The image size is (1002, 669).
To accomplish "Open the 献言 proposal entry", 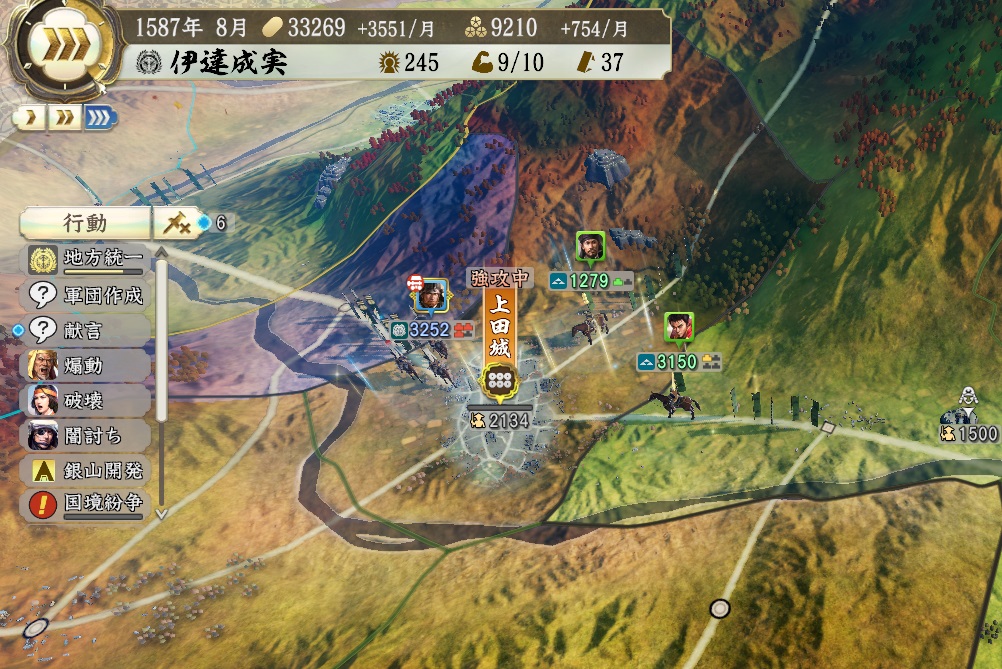I will 88,330.
